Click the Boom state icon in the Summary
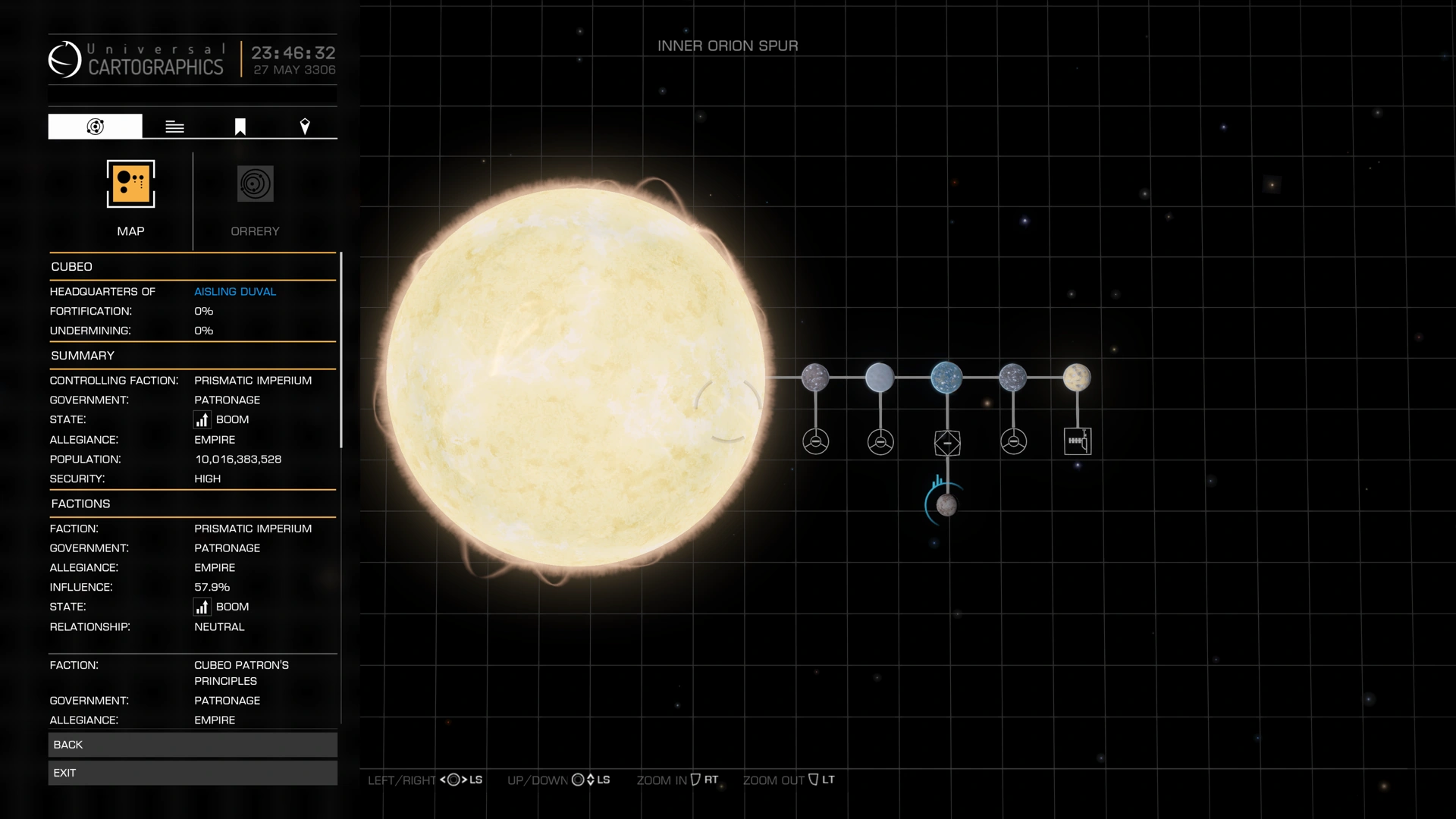Screen dimensions: 1456x819 (202, 419)
